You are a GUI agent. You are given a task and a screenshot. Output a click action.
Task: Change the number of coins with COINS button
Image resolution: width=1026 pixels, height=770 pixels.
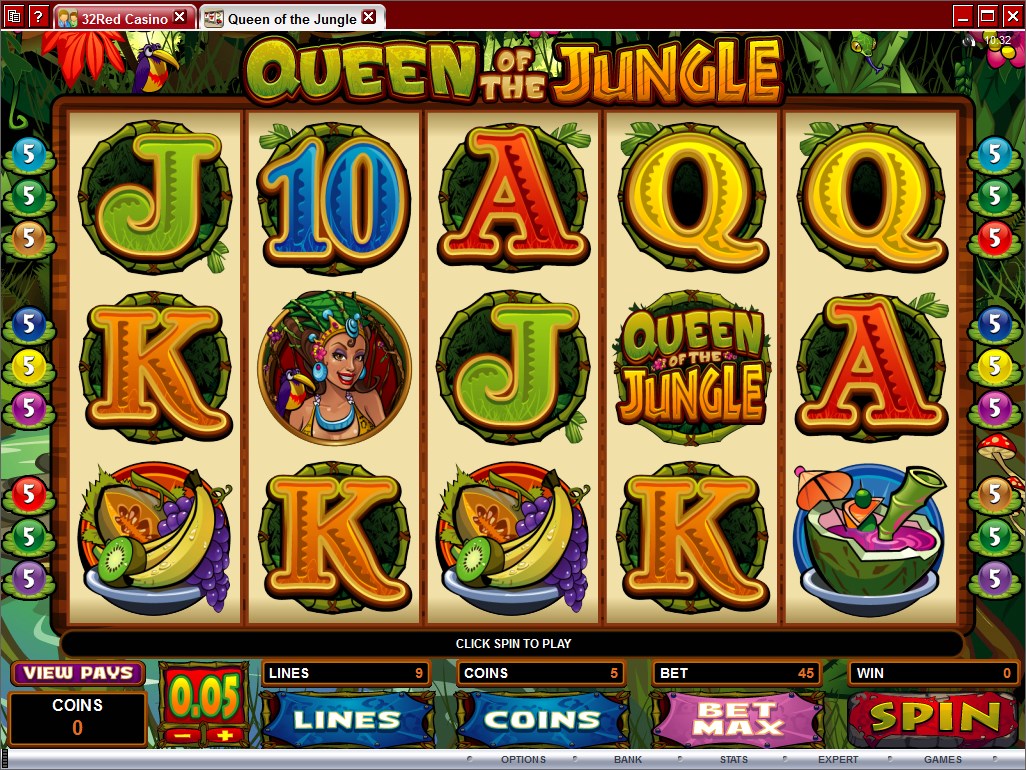542,718
